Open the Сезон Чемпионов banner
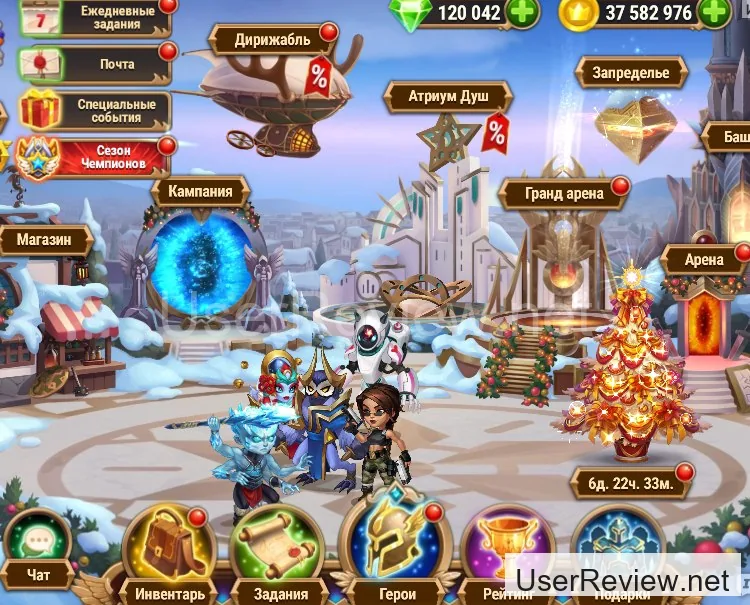 coord(98,155)
